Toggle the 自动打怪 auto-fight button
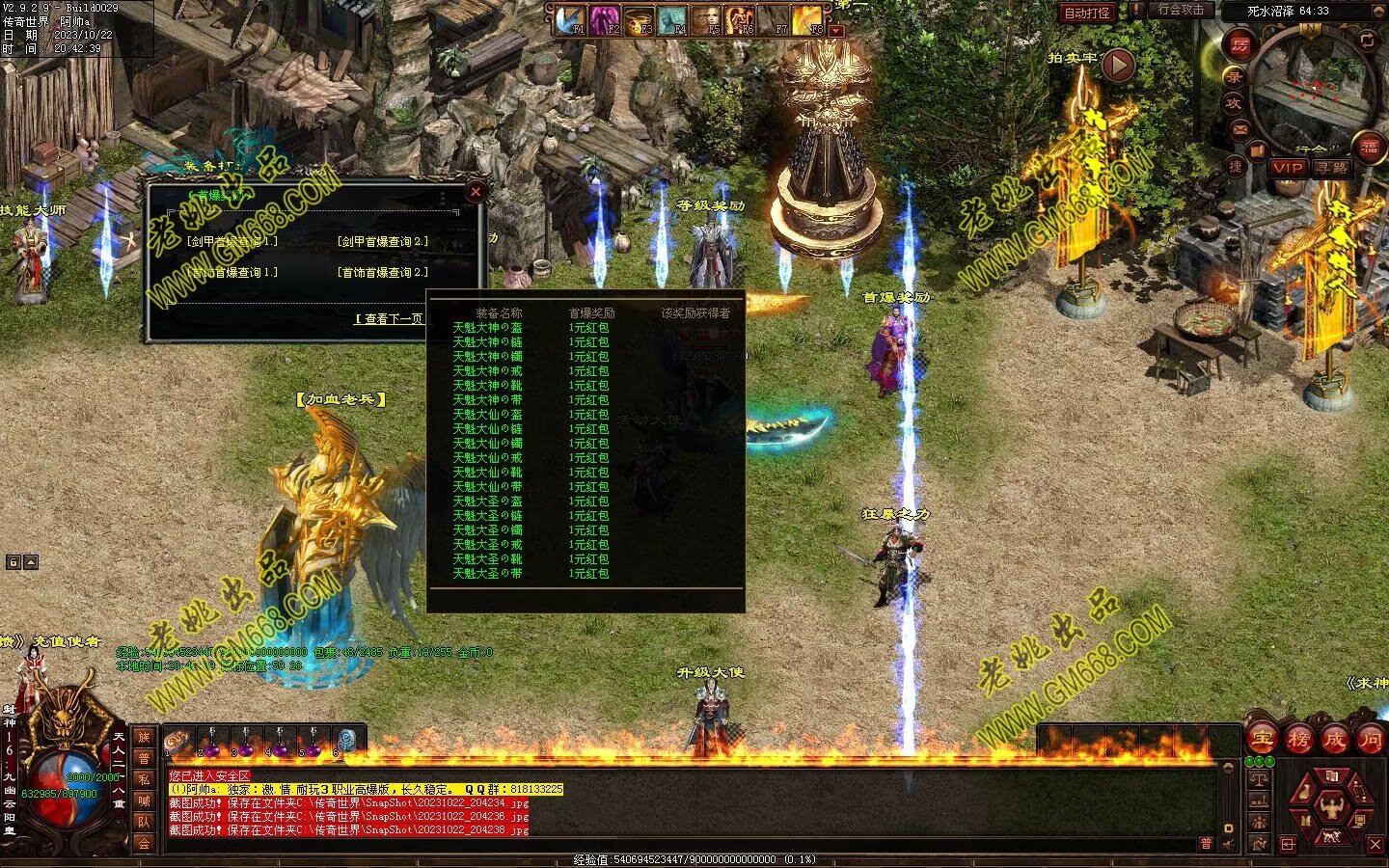Screen dimensions: 1389x868 [1087, 14]
